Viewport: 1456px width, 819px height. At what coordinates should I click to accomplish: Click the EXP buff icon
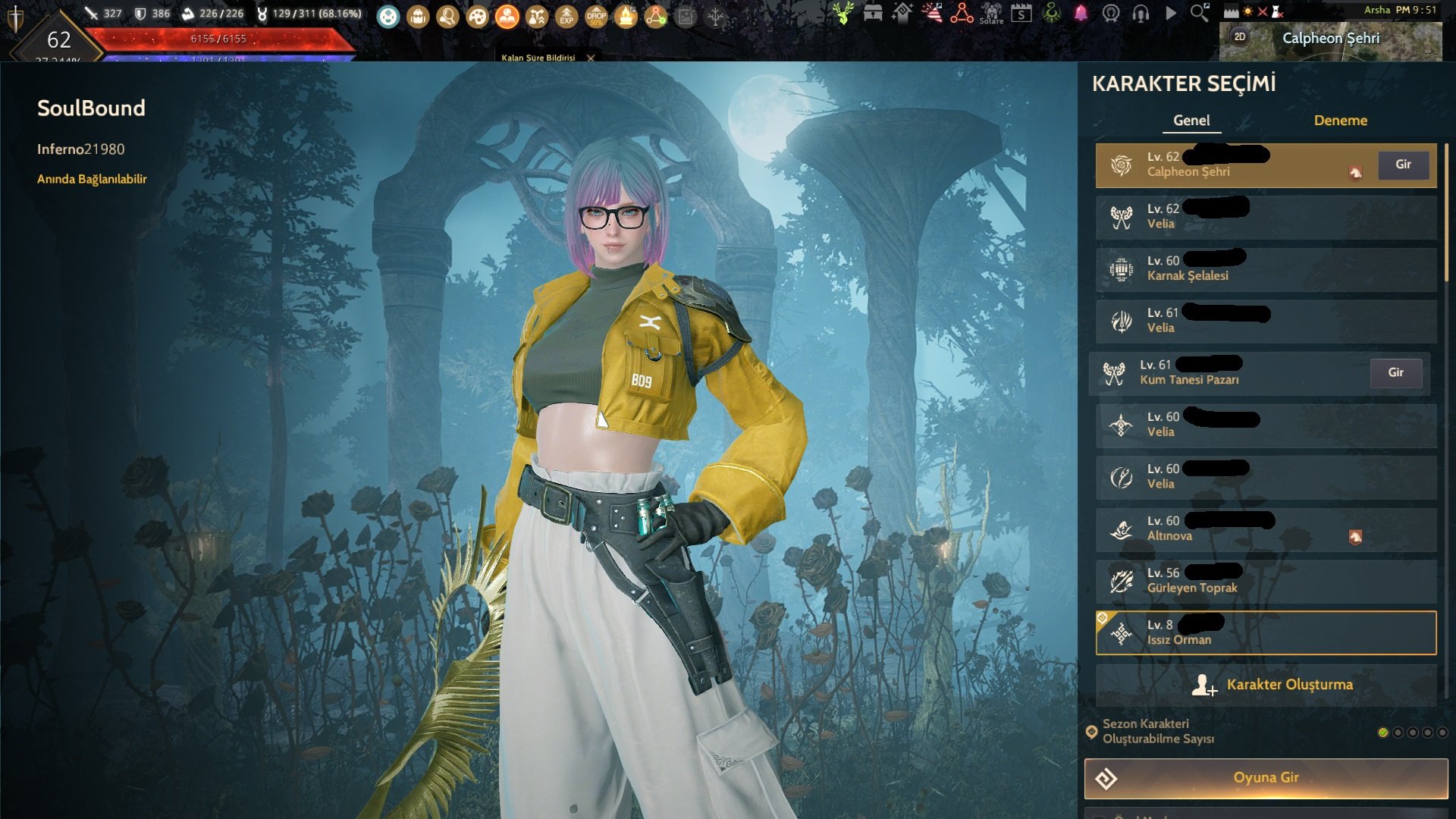click(x=566, y=16)
